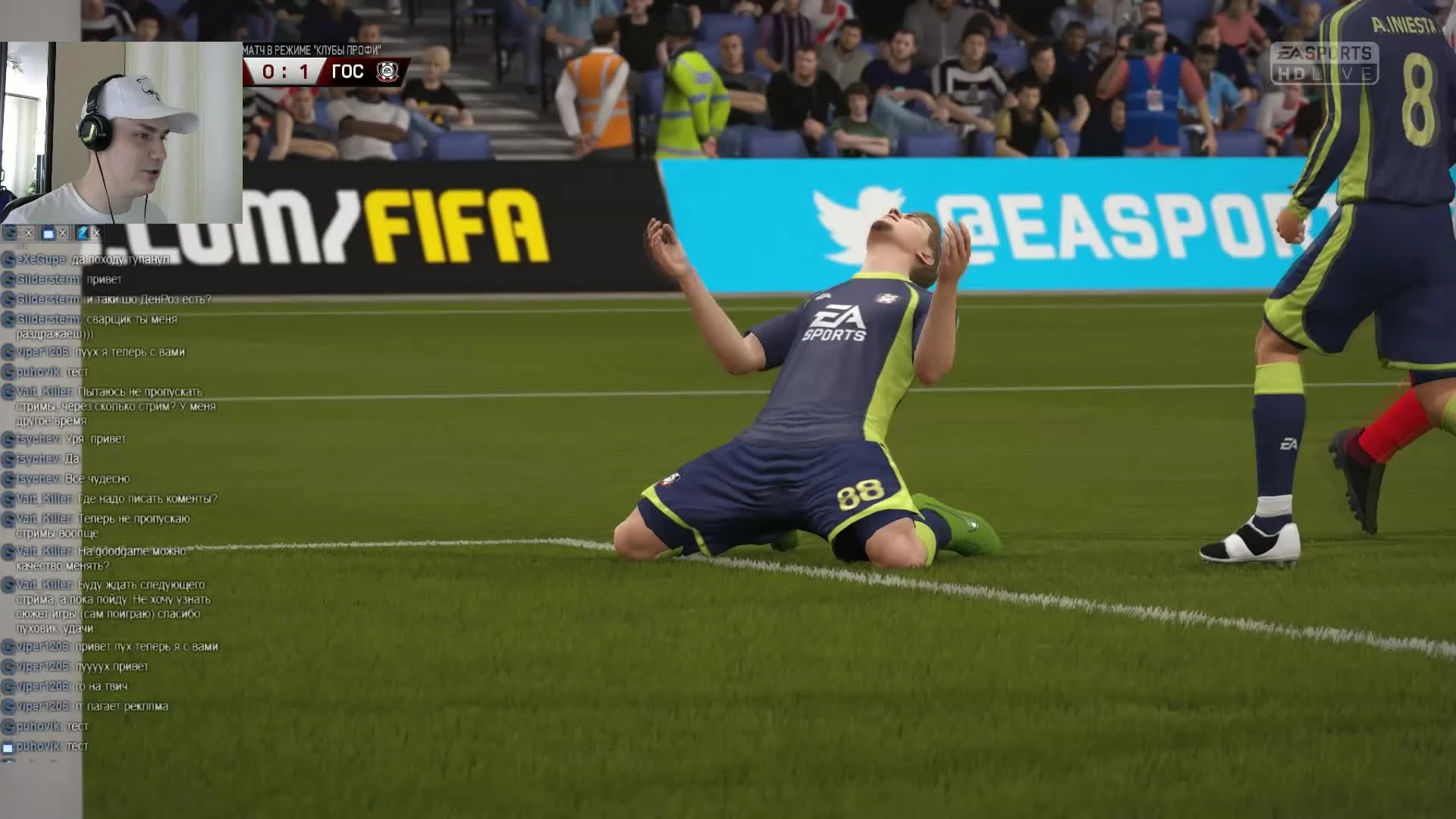Click the first blue chat service icon

(x=10, y=234)
